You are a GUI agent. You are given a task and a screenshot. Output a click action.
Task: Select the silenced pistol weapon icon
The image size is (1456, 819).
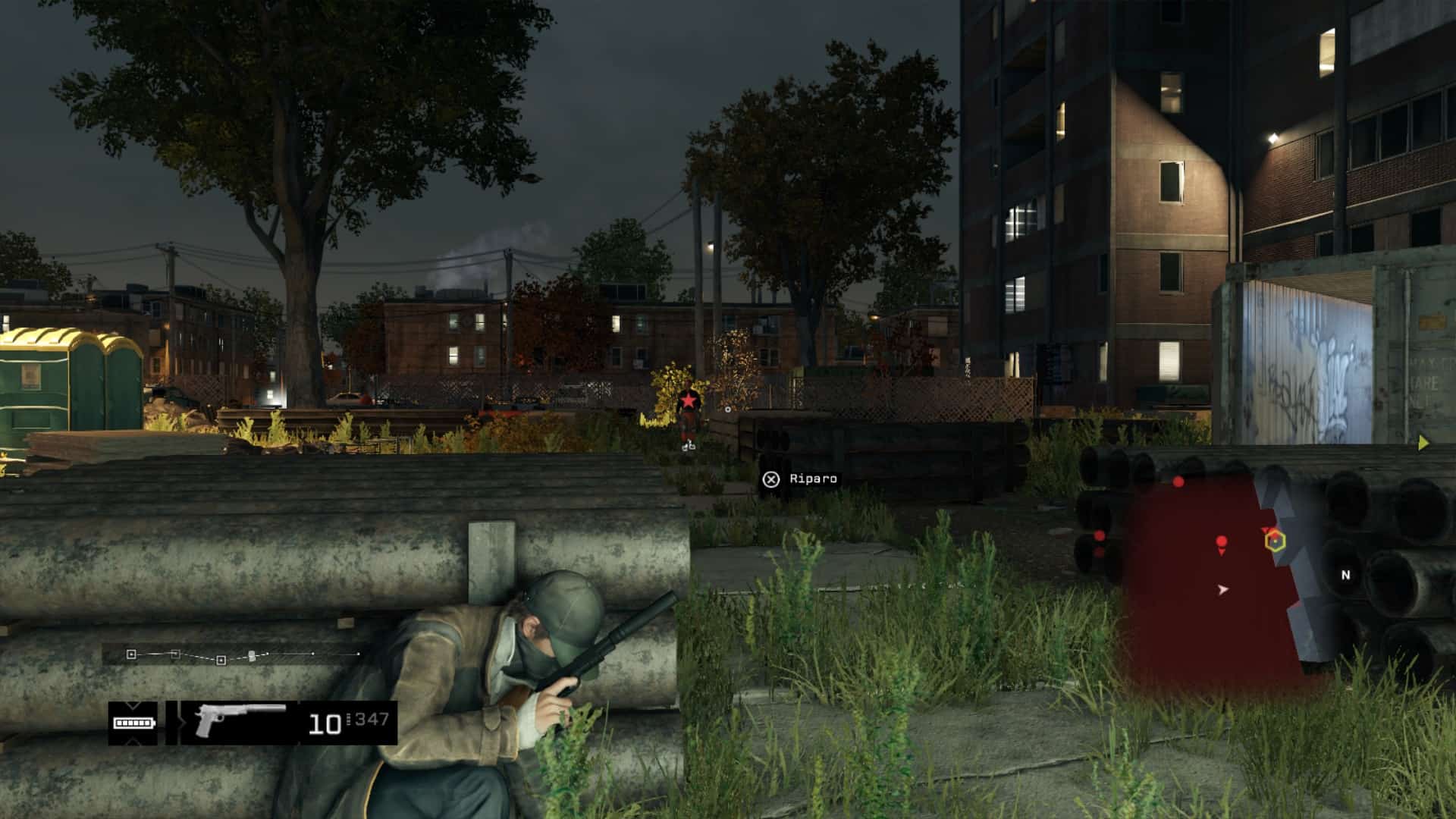pyautogui.click(x=239, y=720)
